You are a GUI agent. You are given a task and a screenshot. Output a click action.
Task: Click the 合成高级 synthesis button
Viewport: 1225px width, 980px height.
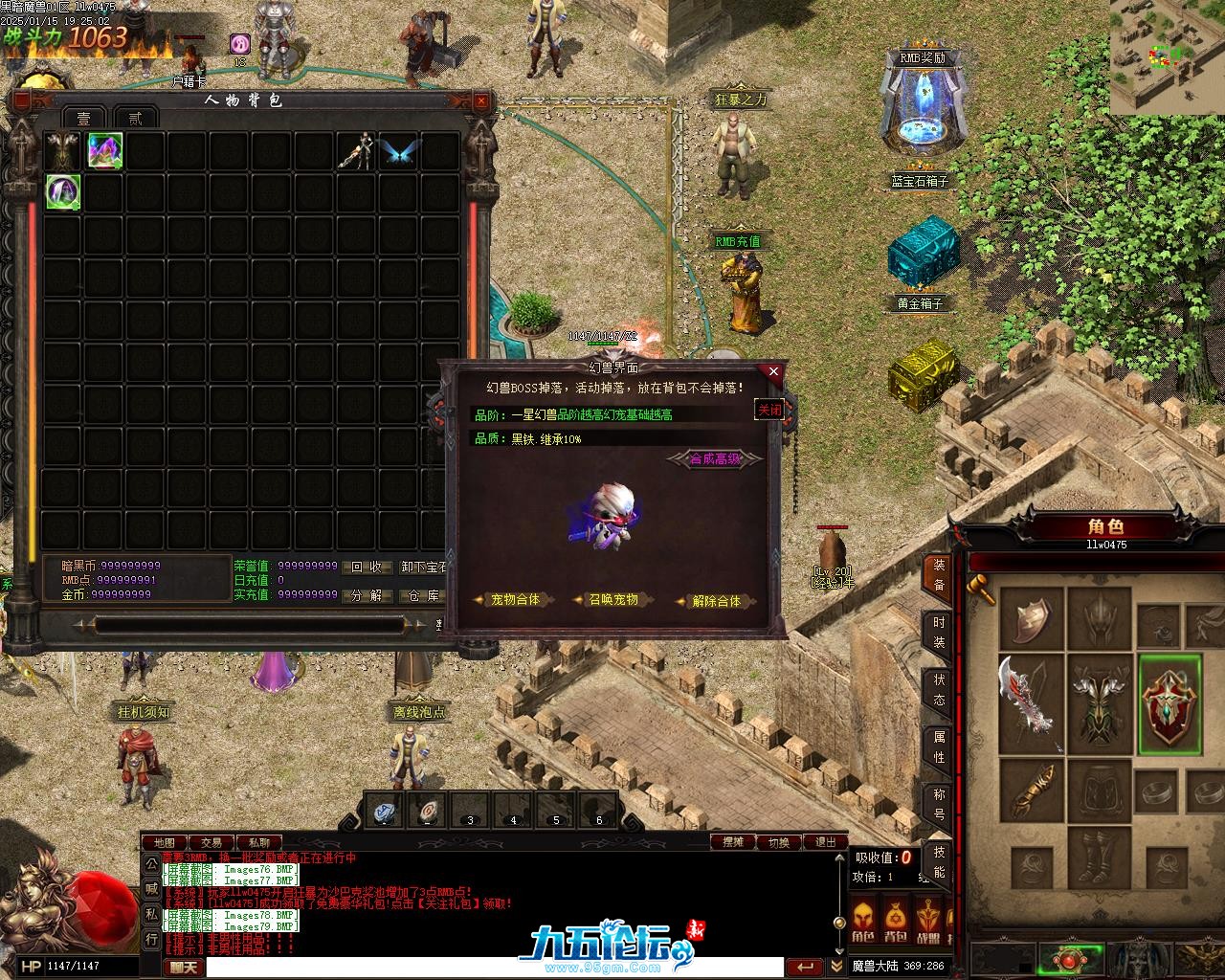tap(715, 459)
